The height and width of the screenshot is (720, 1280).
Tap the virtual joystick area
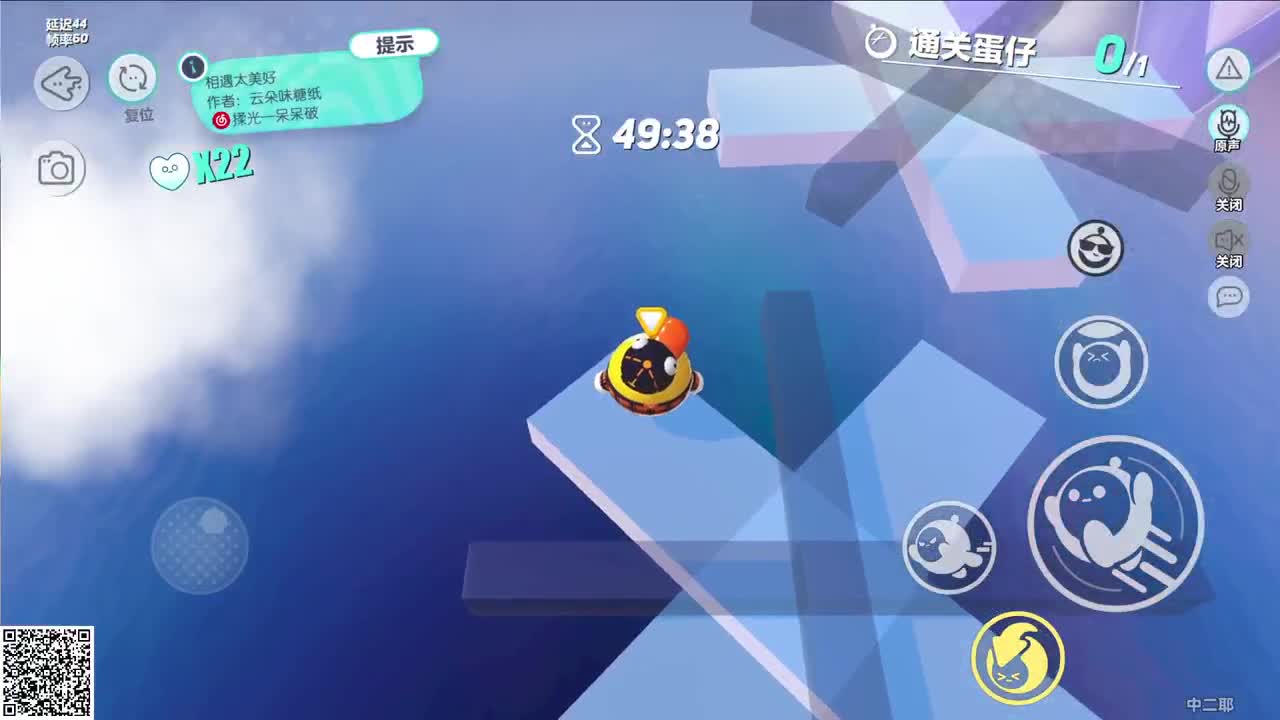point(198,546)
